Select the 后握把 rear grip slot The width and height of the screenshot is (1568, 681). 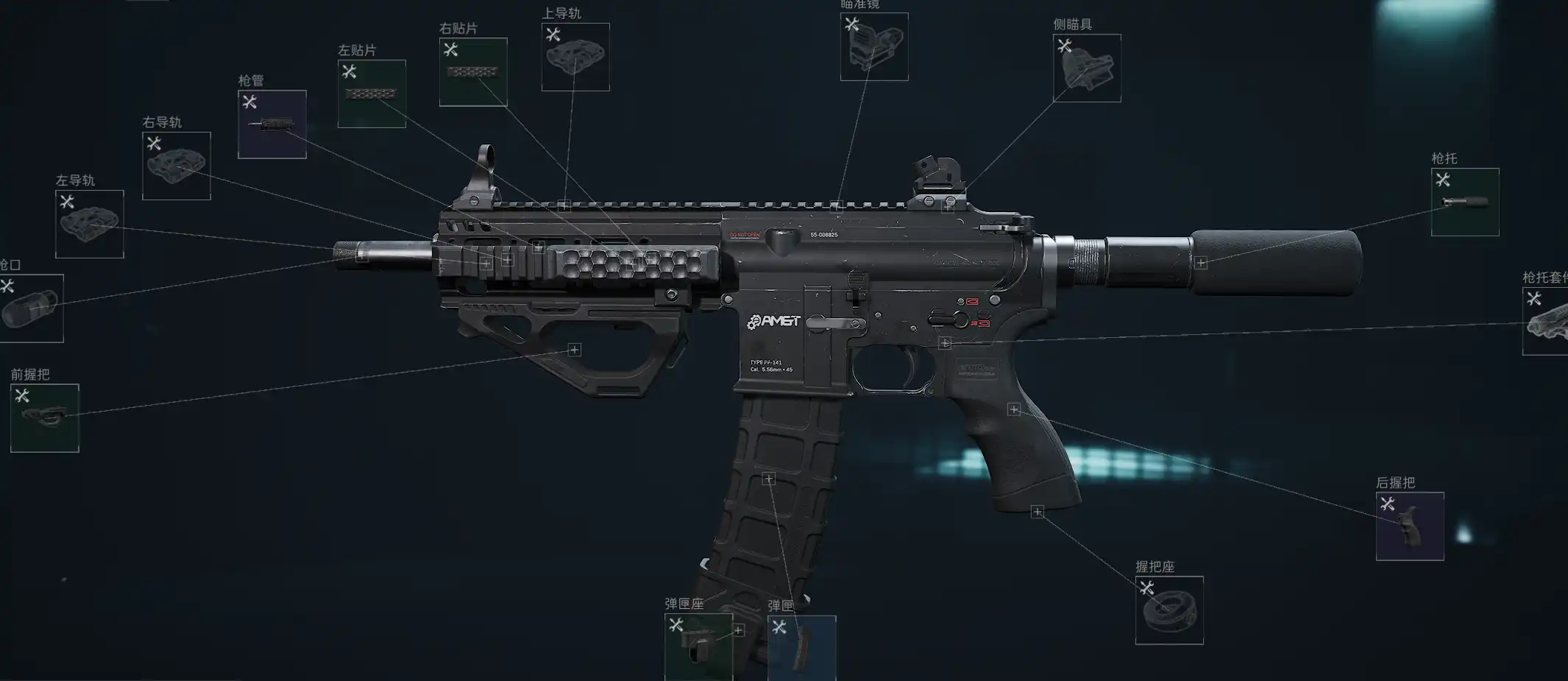pos(1410,526)
